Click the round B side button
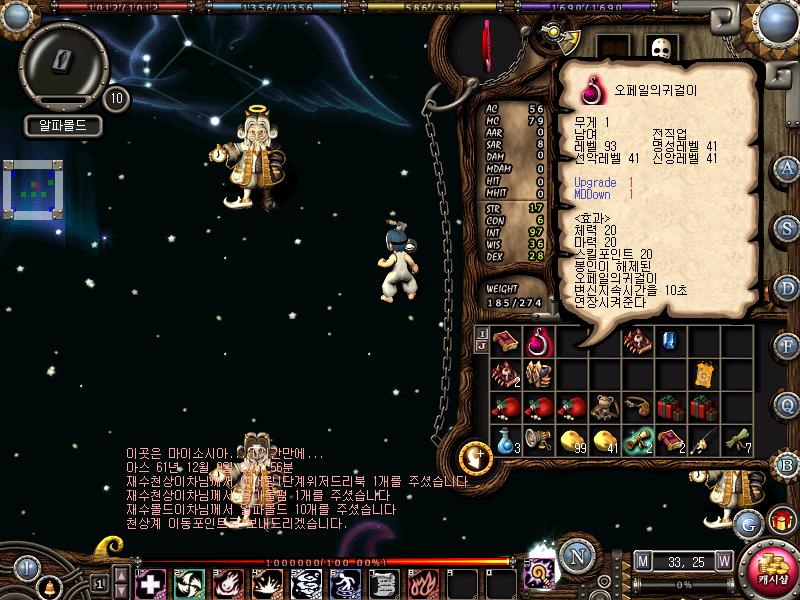Image resolution: width=800 pixels, height=600 pixels. (x=787, y=463)
